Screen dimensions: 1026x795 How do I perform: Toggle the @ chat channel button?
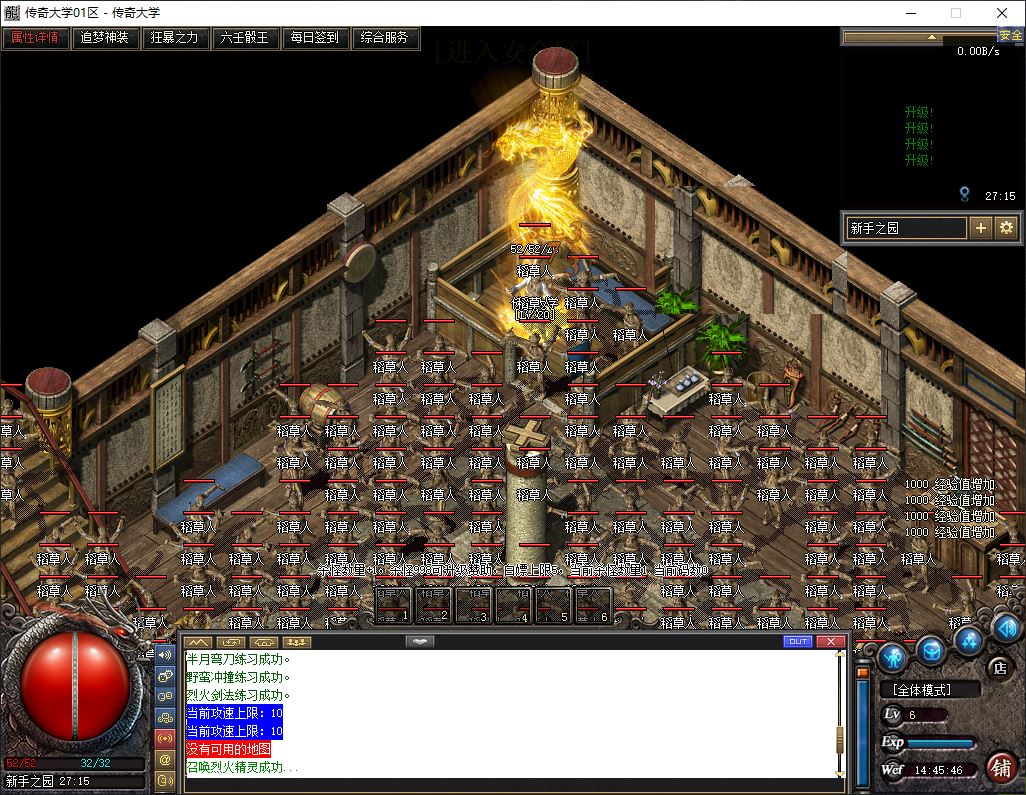click(x=165, y=760)
